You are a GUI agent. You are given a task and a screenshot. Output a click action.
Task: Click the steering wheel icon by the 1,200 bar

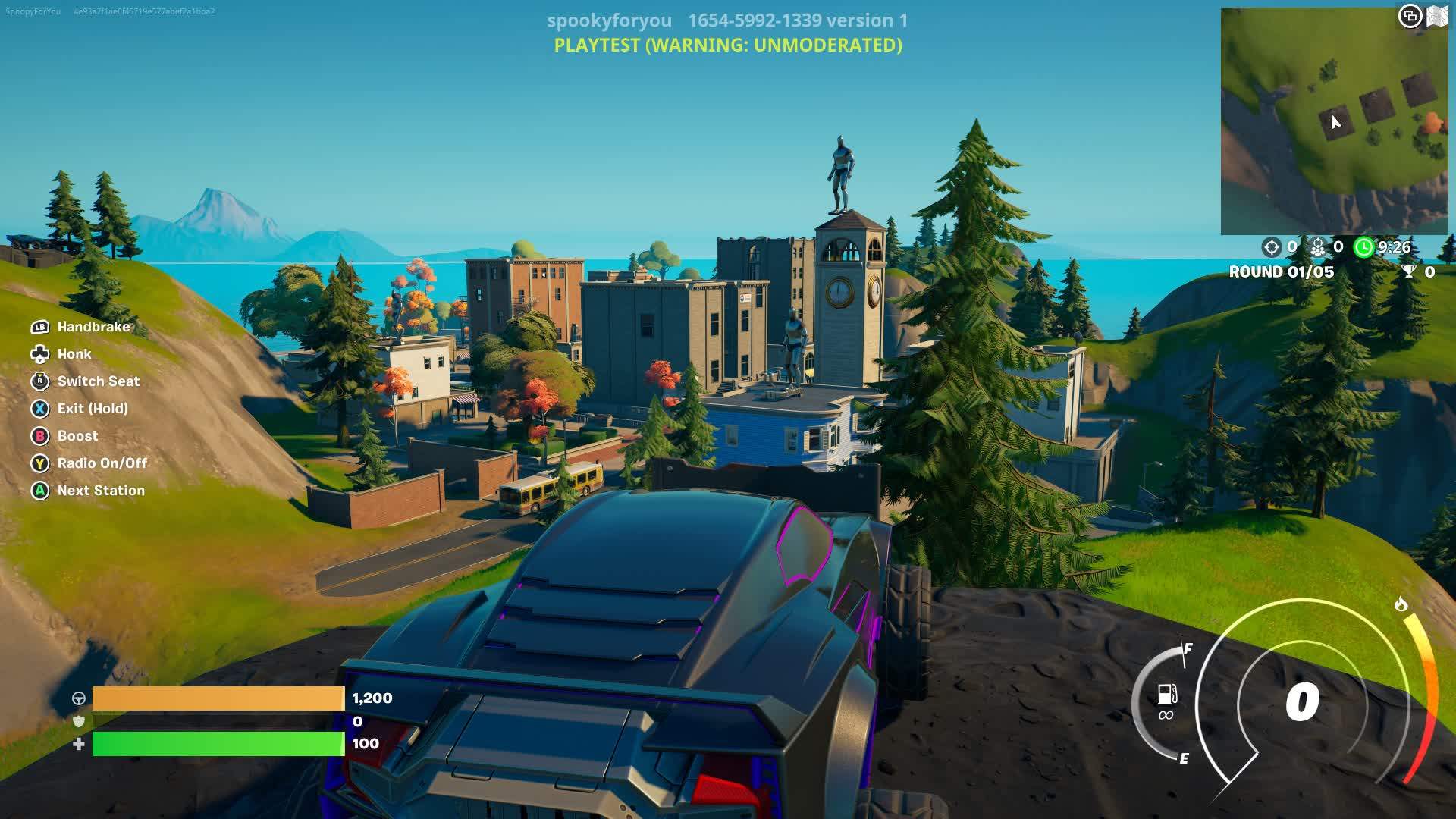coord(78,699)
